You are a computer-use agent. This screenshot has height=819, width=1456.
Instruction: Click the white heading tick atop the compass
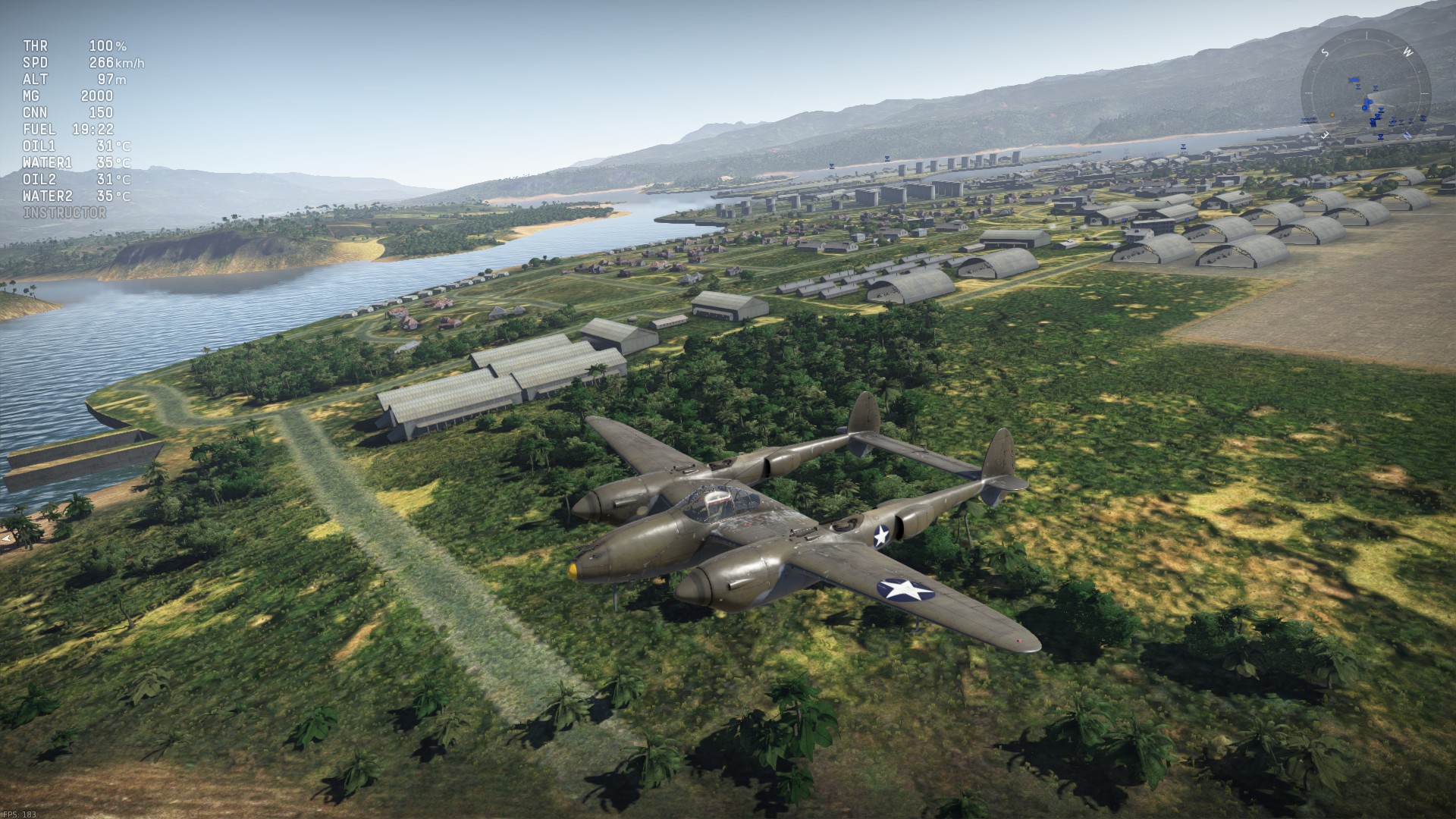(1366, 33)
